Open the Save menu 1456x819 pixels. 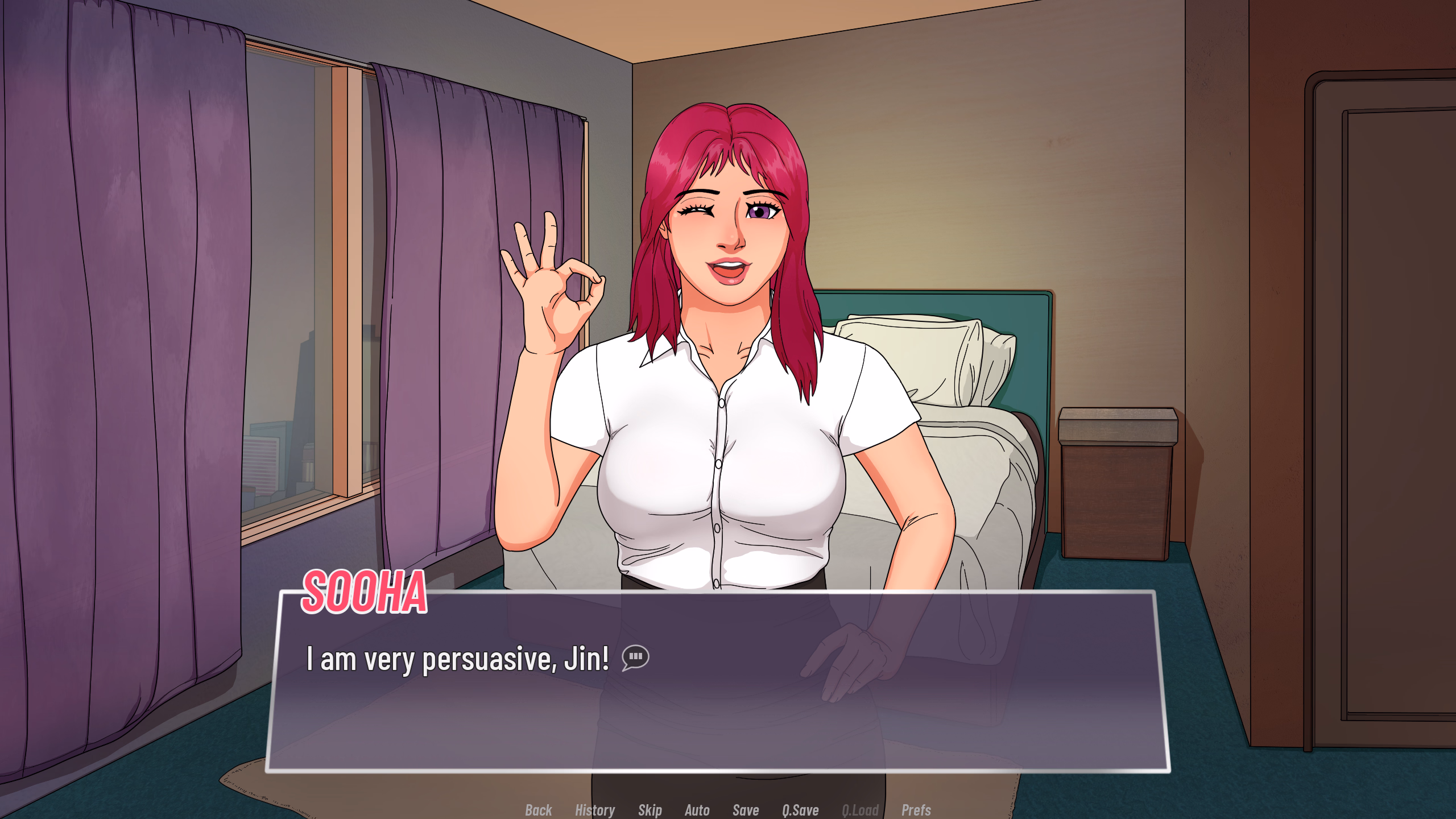point(745,810)
